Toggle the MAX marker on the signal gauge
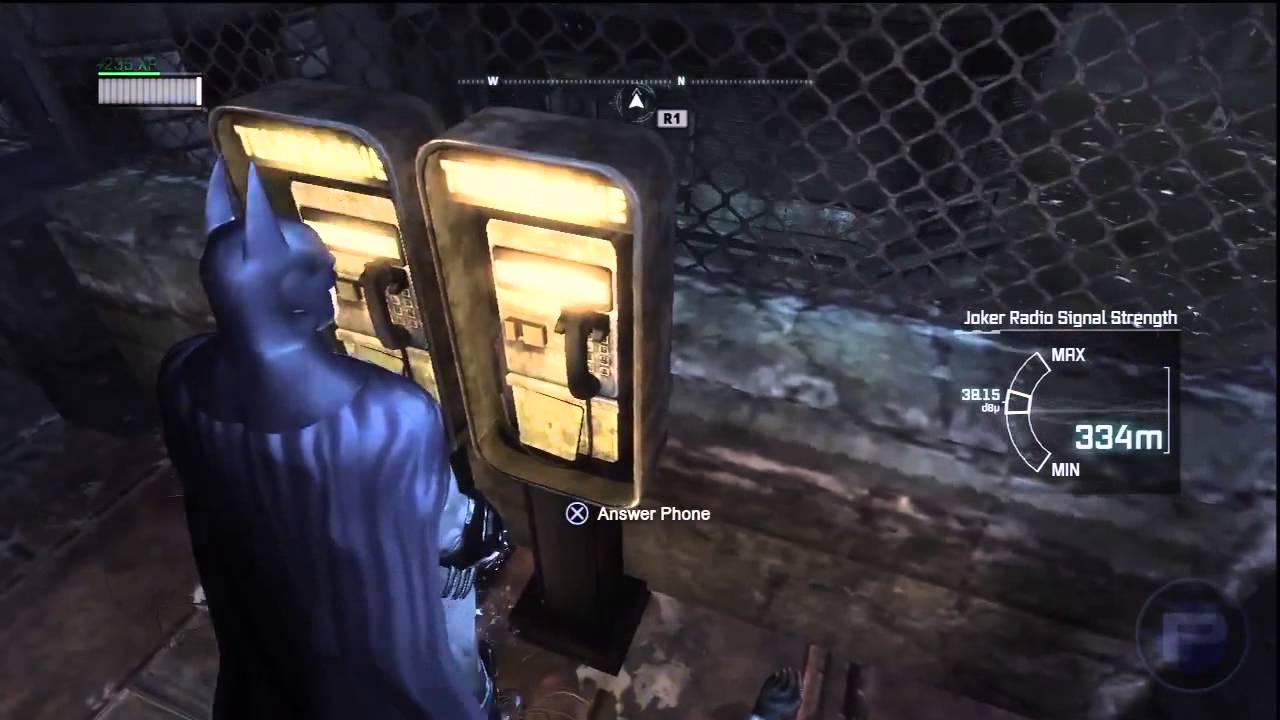1280x720 pixels. (x=1067, y=355)
